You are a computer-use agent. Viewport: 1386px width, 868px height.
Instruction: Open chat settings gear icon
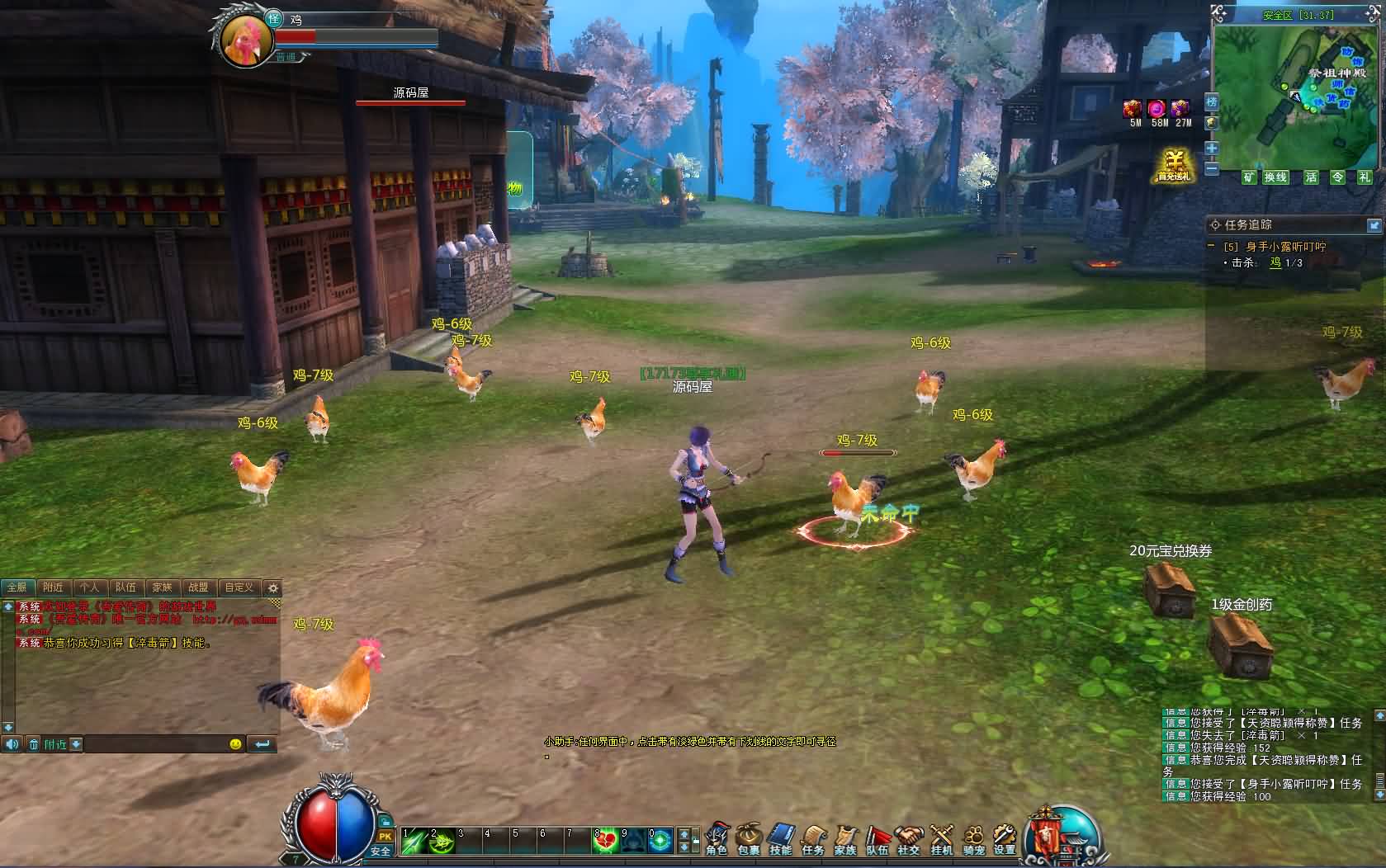coord(273,588)
